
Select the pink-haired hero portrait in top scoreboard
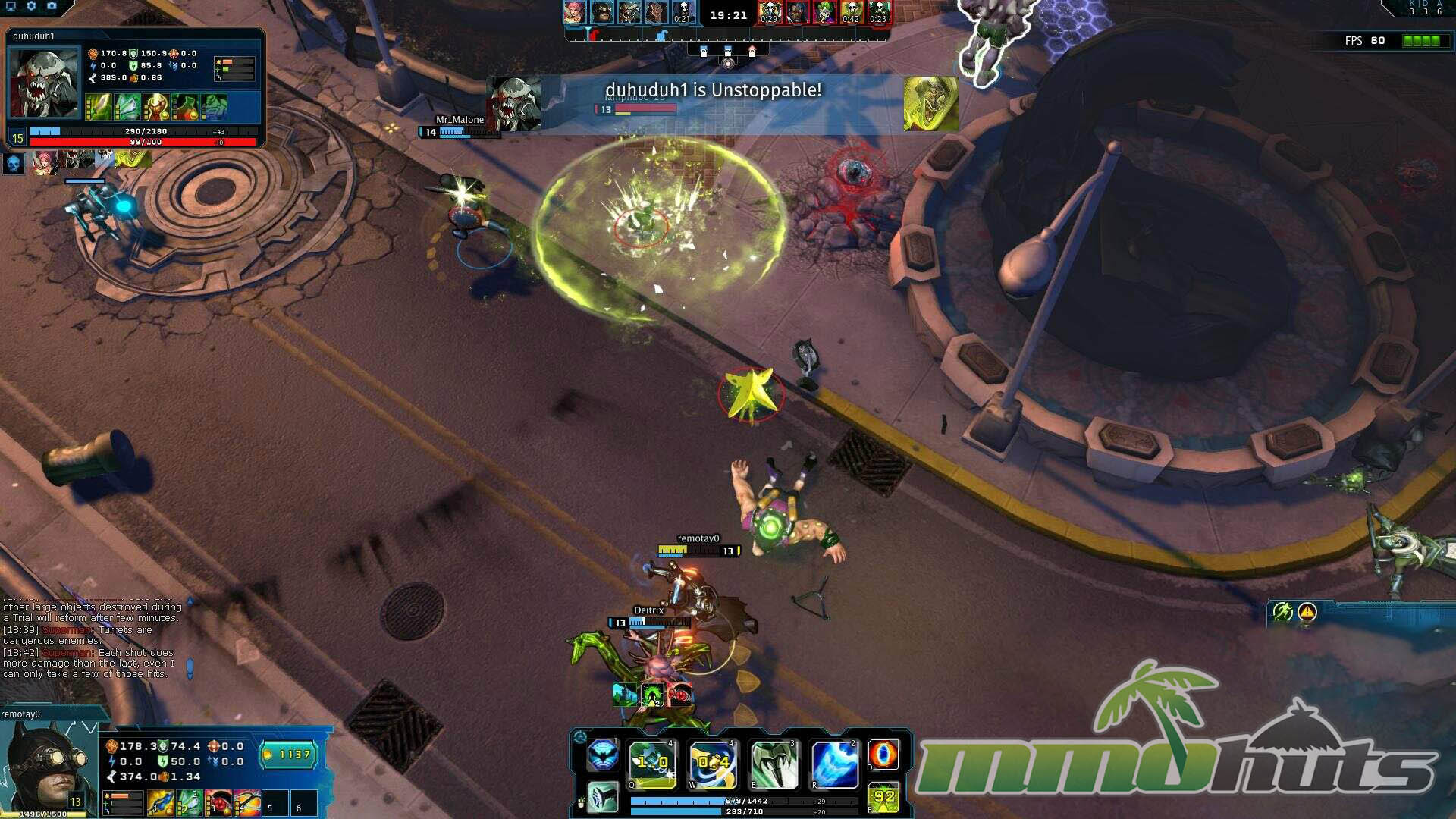pyautogui.click(x=574, y=13)
